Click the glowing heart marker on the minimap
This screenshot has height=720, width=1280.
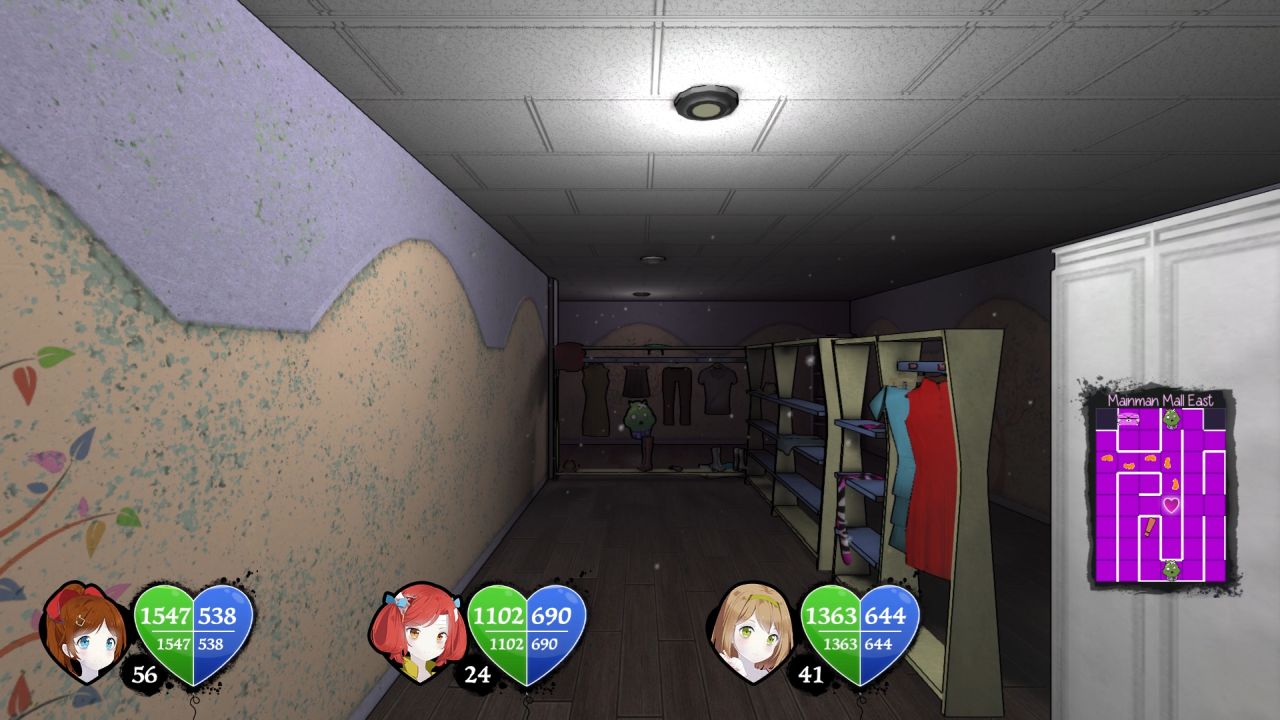(1170, 504)
